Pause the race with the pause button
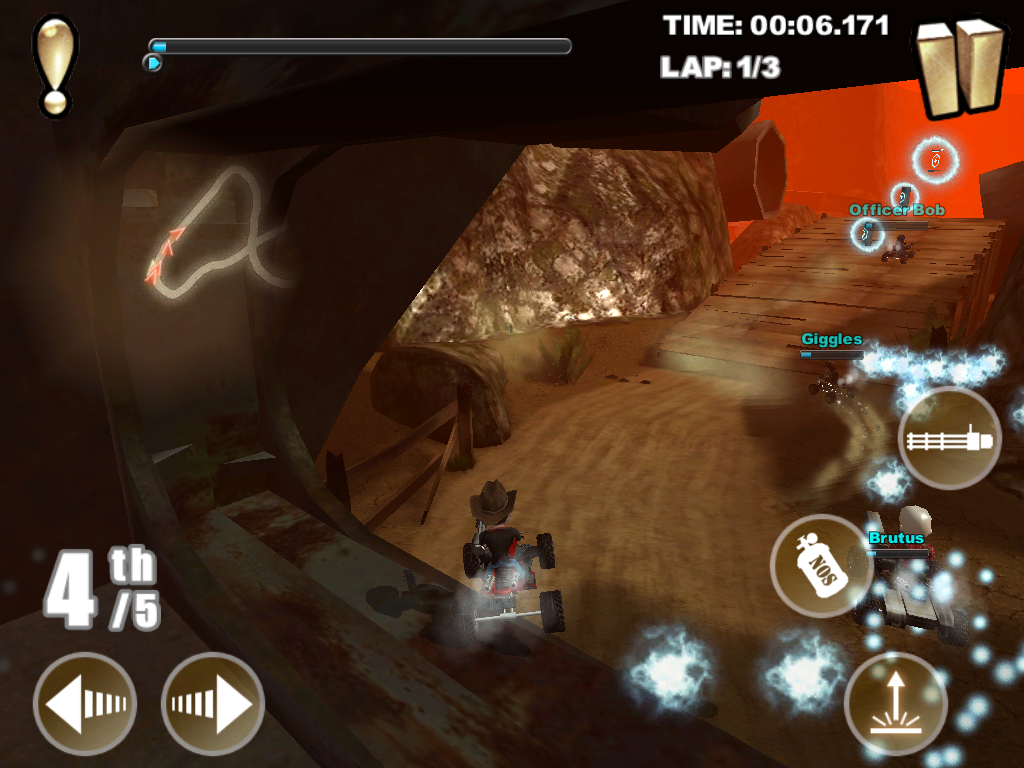The width and height of the screenshot is (1024, 768). [961, 66]
